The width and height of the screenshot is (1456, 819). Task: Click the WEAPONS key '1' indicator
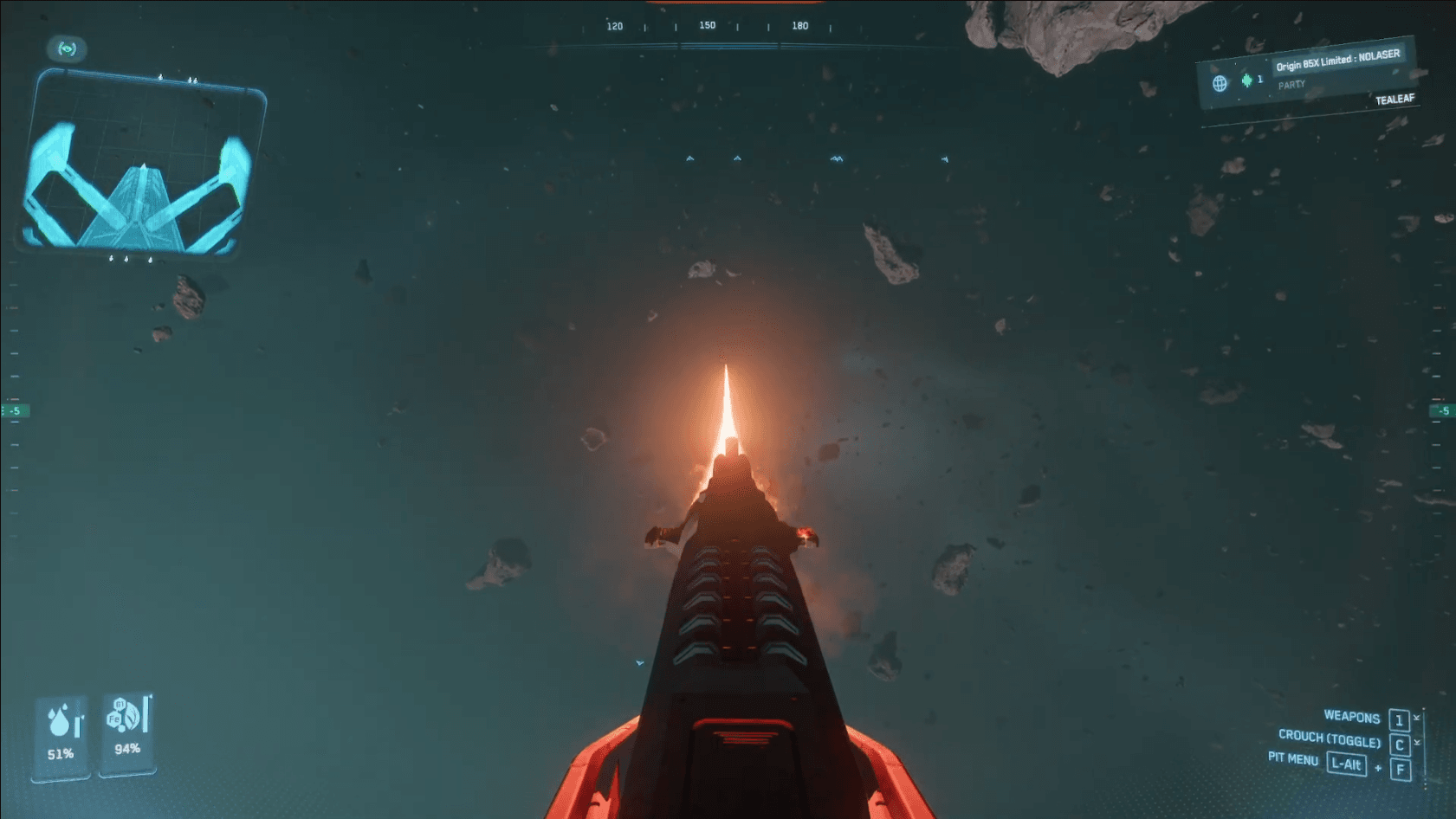tap(1400, 720)
